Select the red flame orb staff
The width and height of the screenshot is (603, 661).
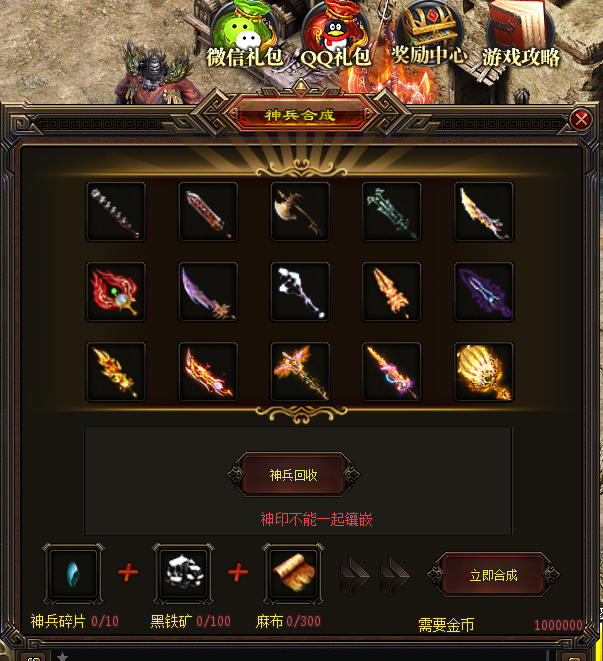pyautogui.click(x=116, y=292)
